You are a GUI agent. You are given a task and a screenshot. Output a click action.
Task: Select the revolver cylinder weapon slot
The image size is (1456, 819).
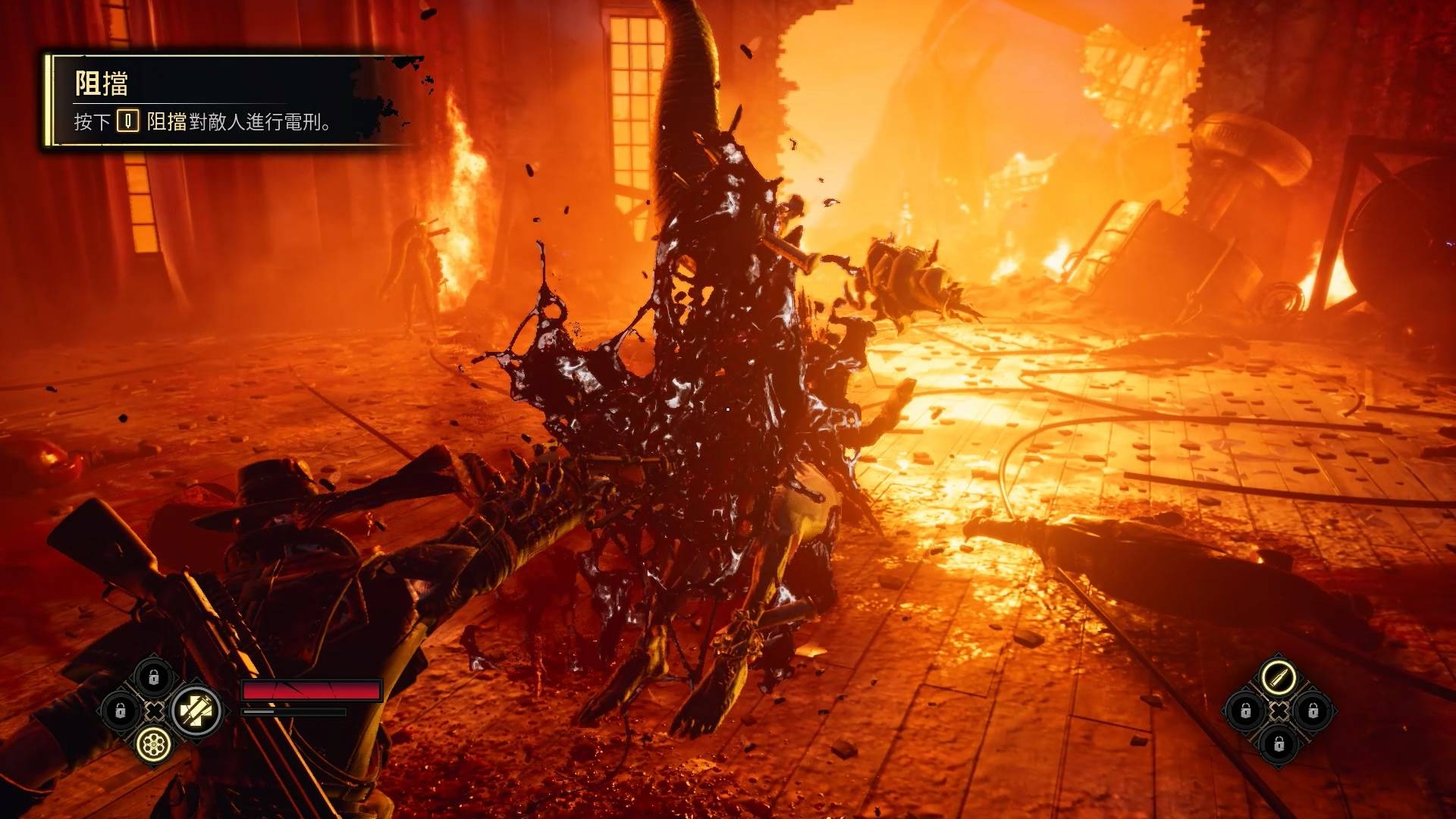(154, 745)
